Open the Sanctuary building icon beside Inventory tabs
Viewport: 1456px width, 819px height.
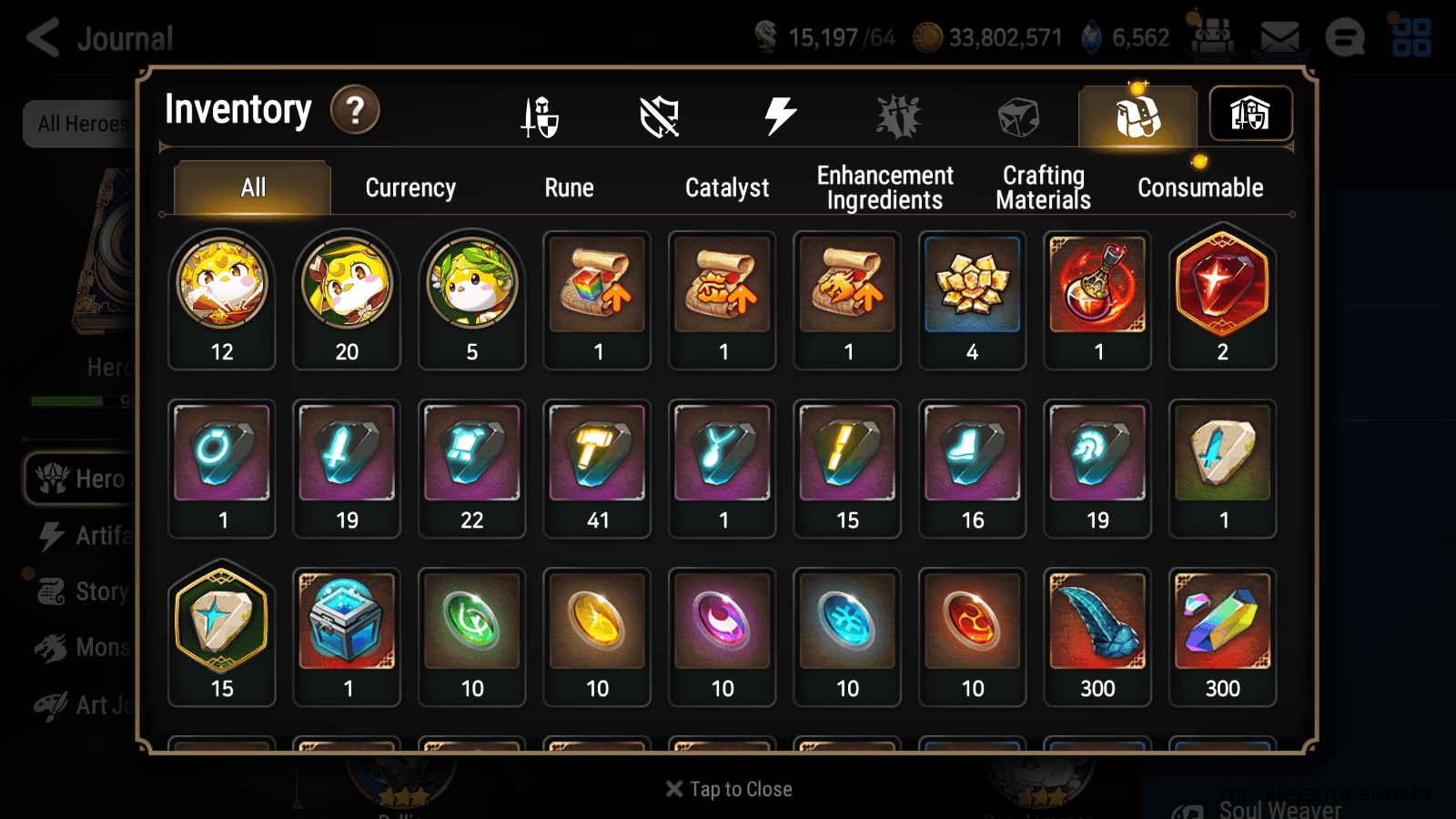1250,113
